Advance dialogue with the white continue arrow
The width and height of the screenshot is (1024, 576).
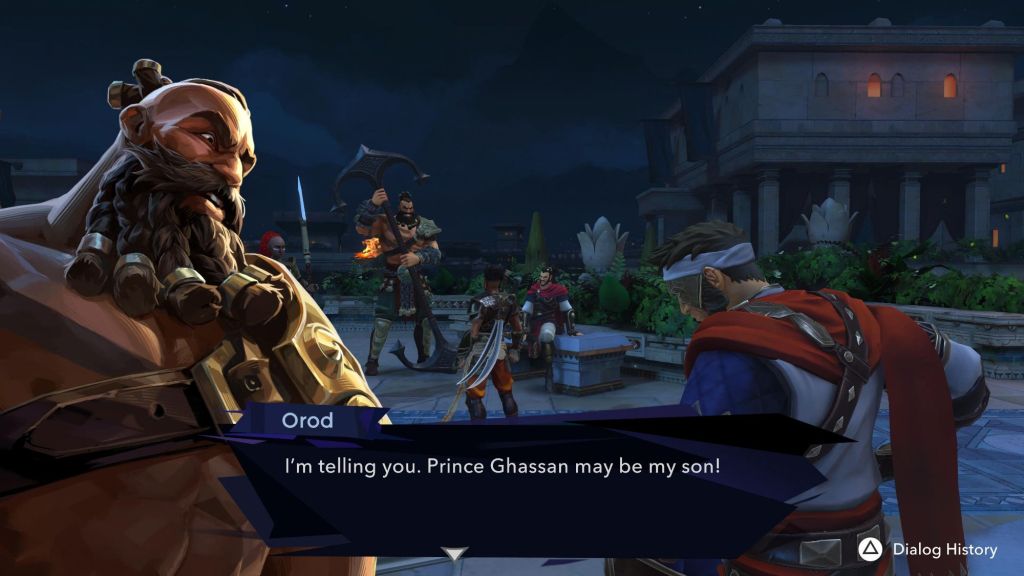point(455,553)
